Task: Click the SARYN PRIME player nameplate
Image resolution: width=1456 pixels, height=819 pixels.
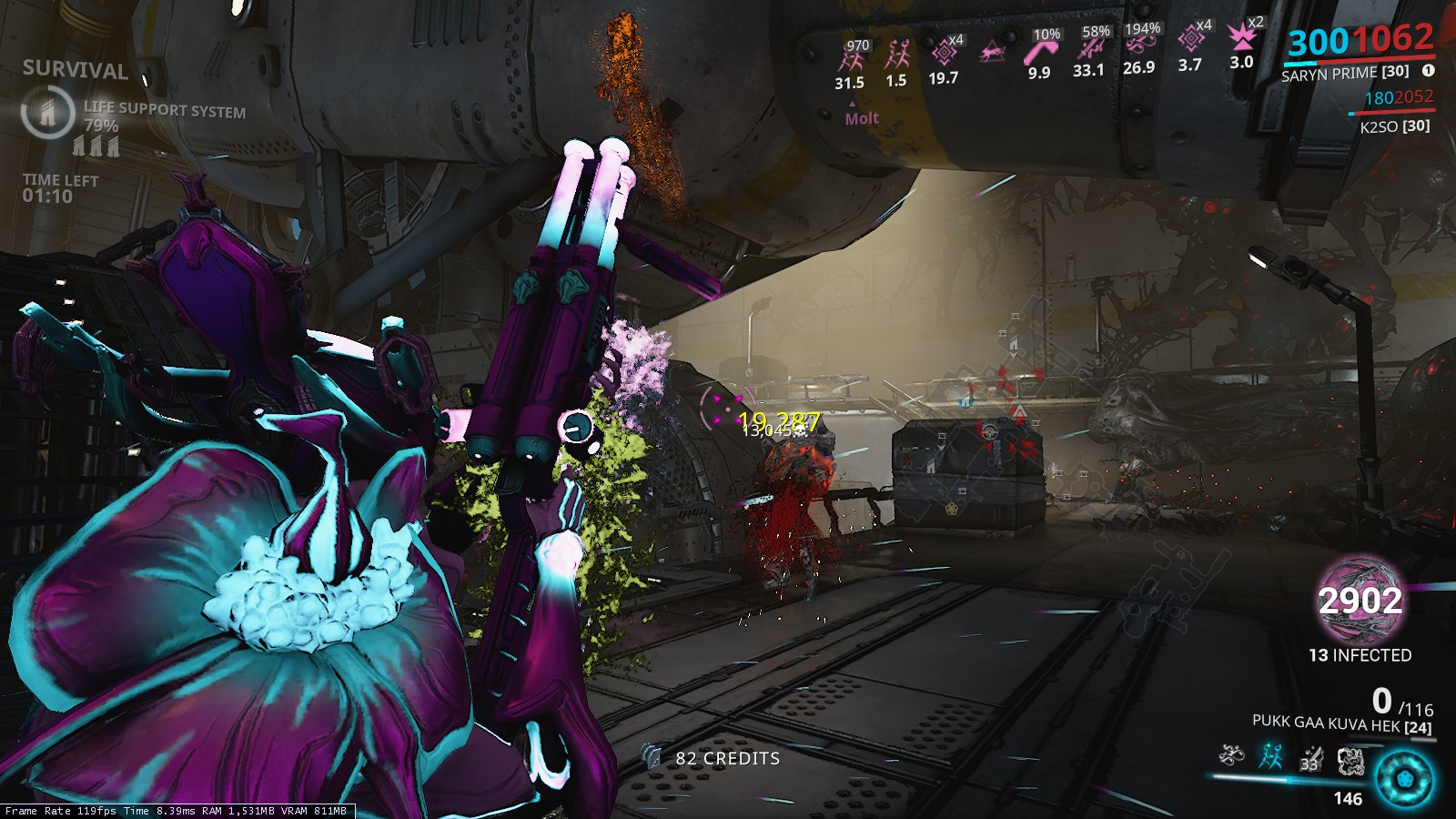Action: click(x=1344, y=74)
